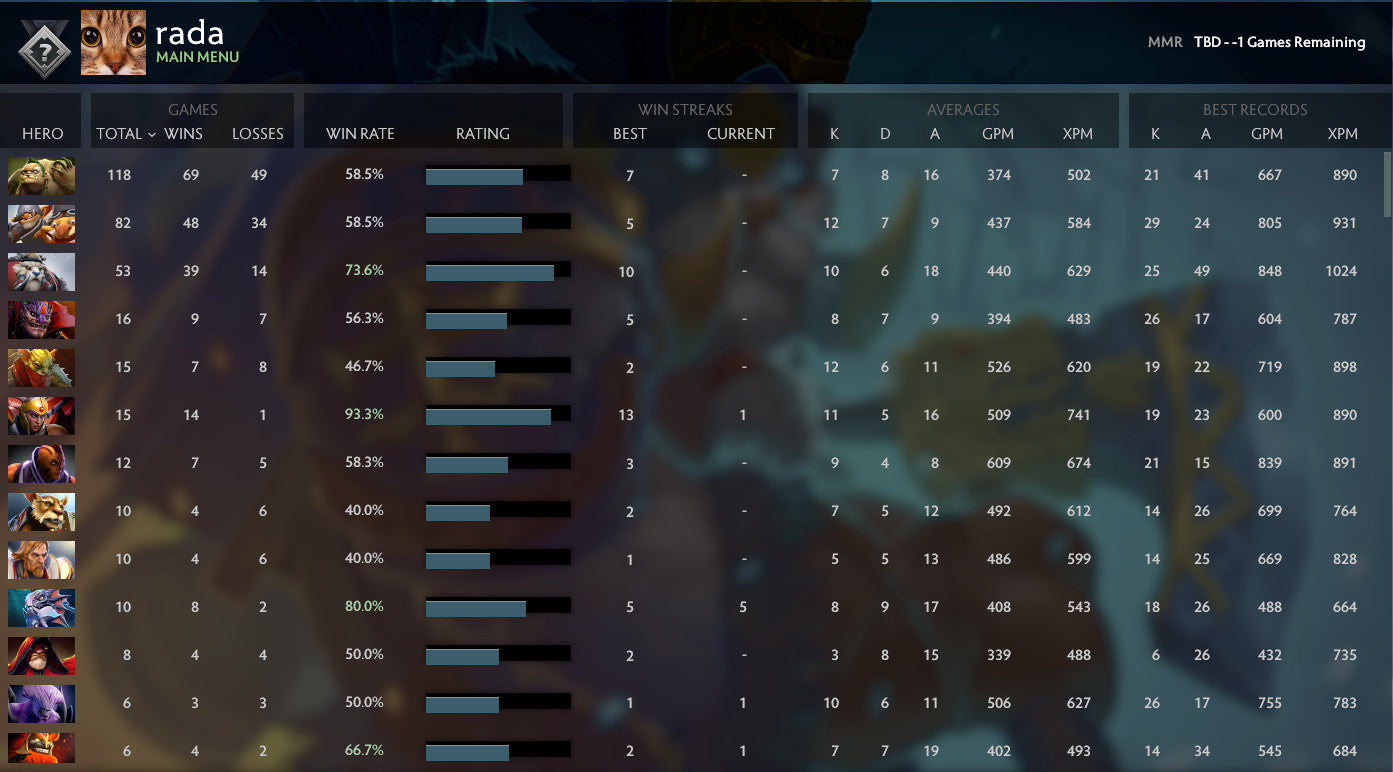Image resolution: width=1393 pixels, height=772 pixels.
Task: Sort heroes by the RATING column
Action: [x=483, y=133]
